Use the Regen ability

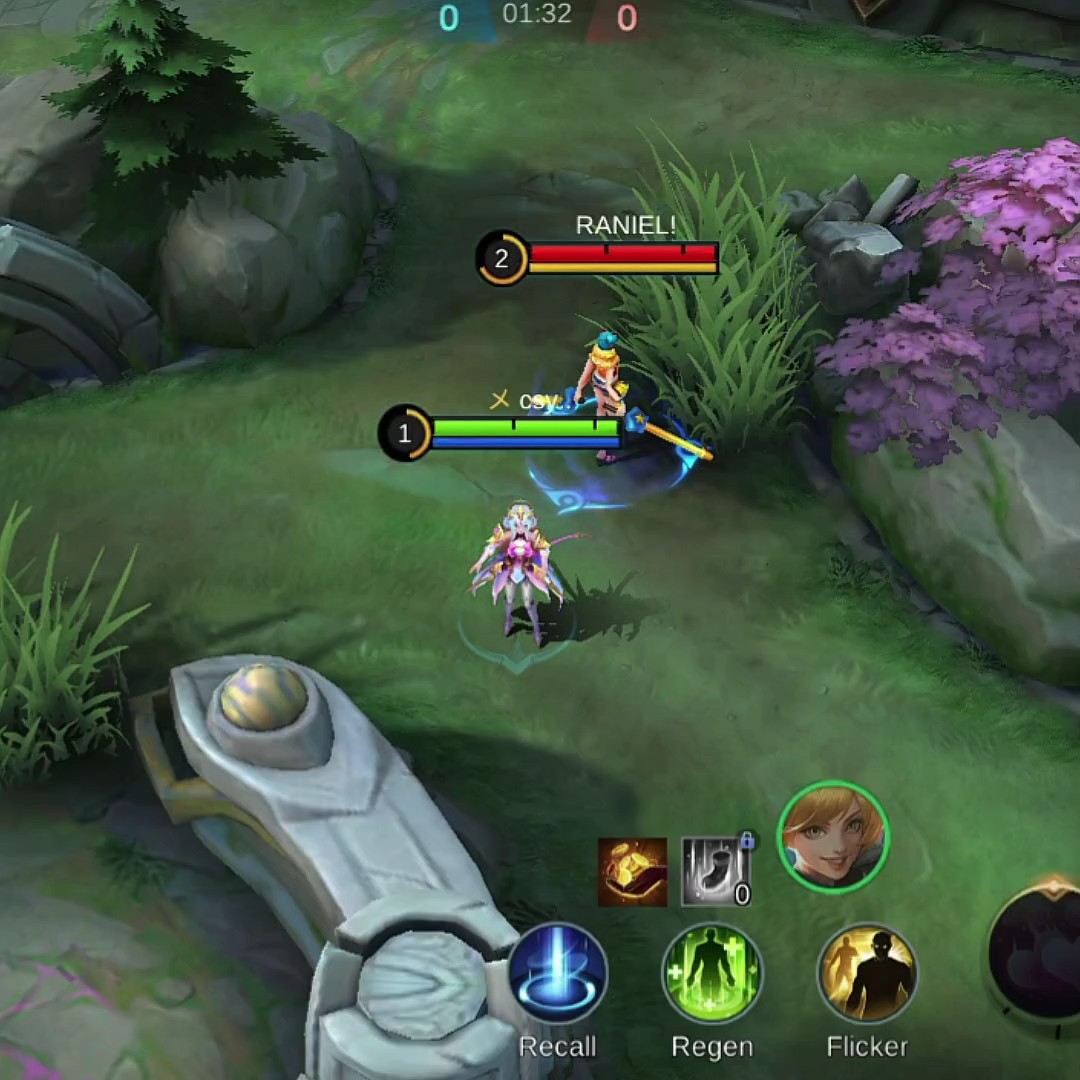click(x=712, y=974)
